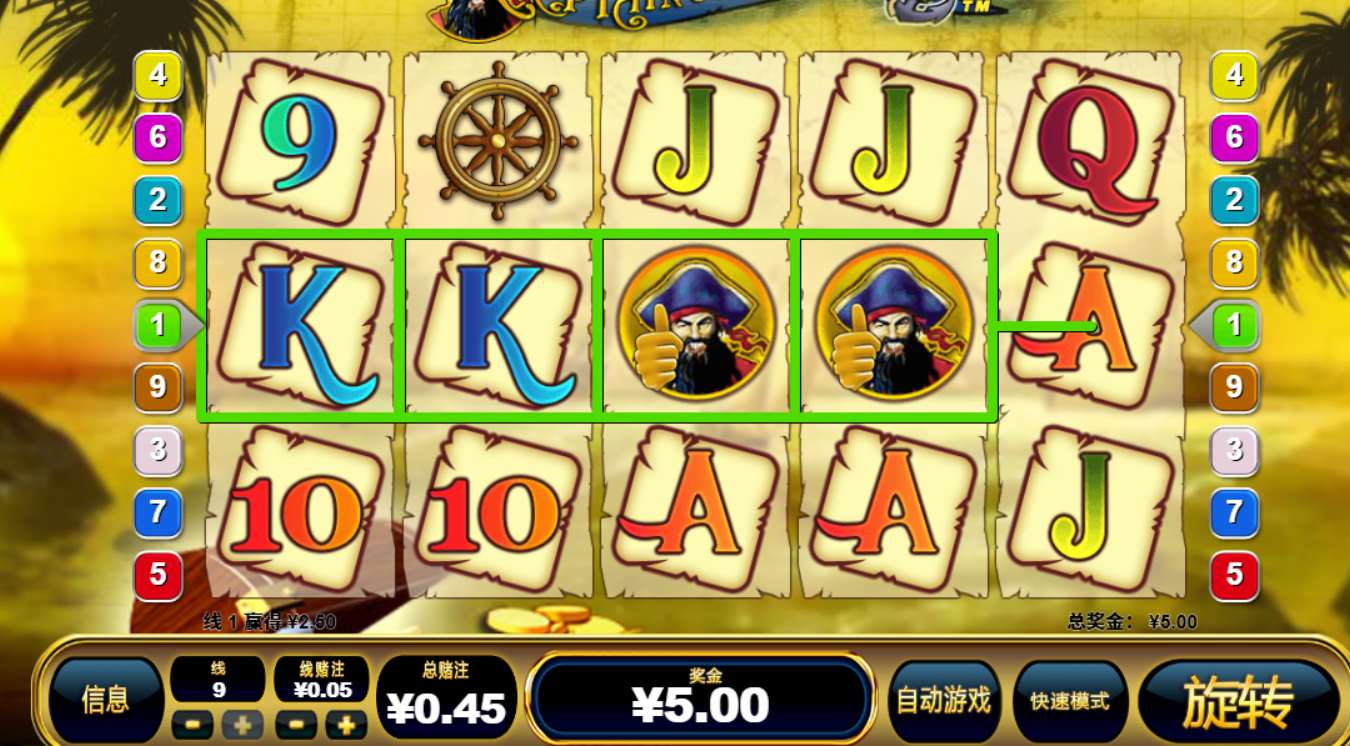This screenshot has width=1350, height=746.
Task: Open the 信息 info panel
Action: click(106, 700)
